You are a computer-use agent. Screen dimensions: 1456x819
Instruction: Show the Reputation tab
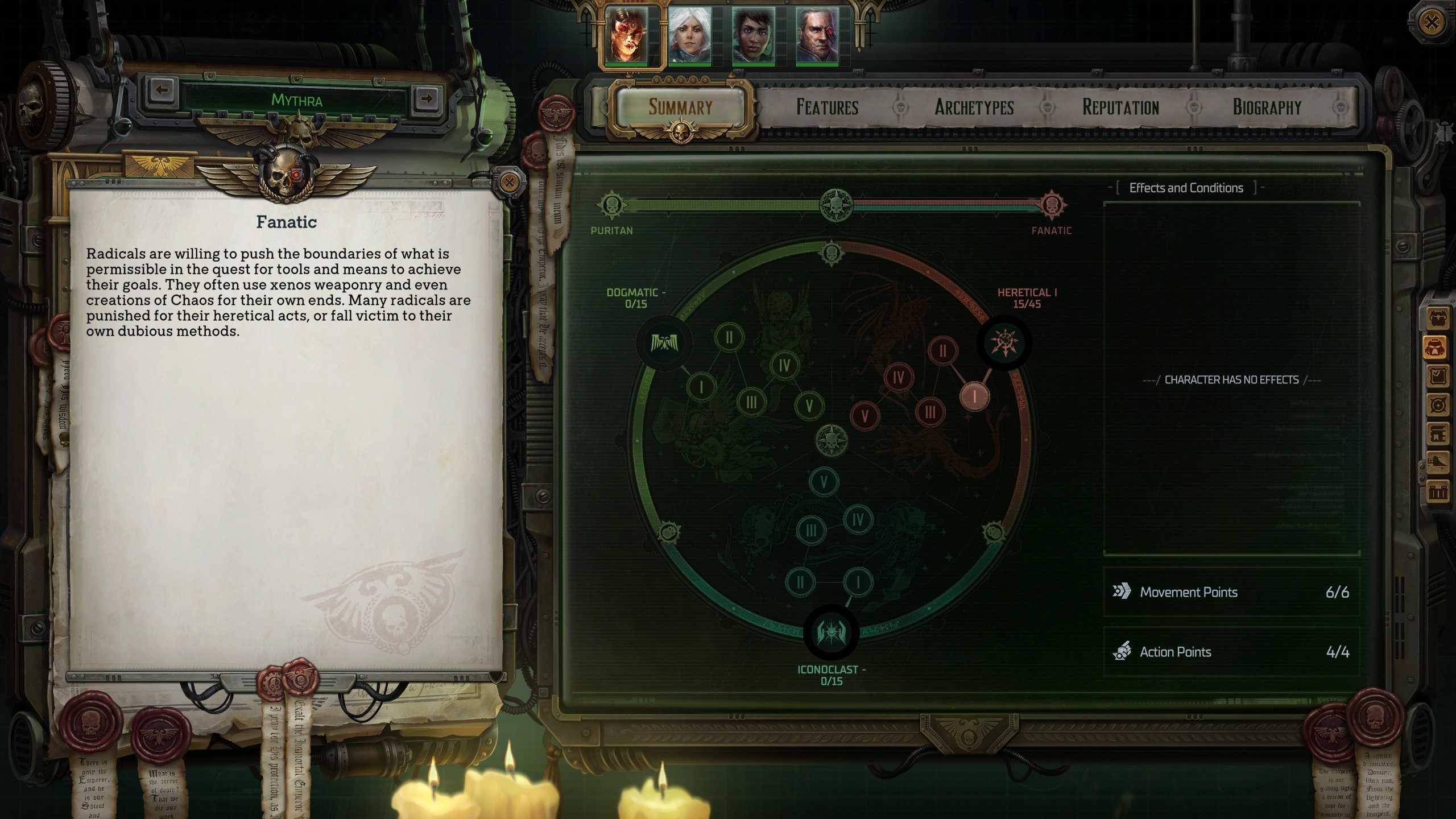tap(1120, 107)
